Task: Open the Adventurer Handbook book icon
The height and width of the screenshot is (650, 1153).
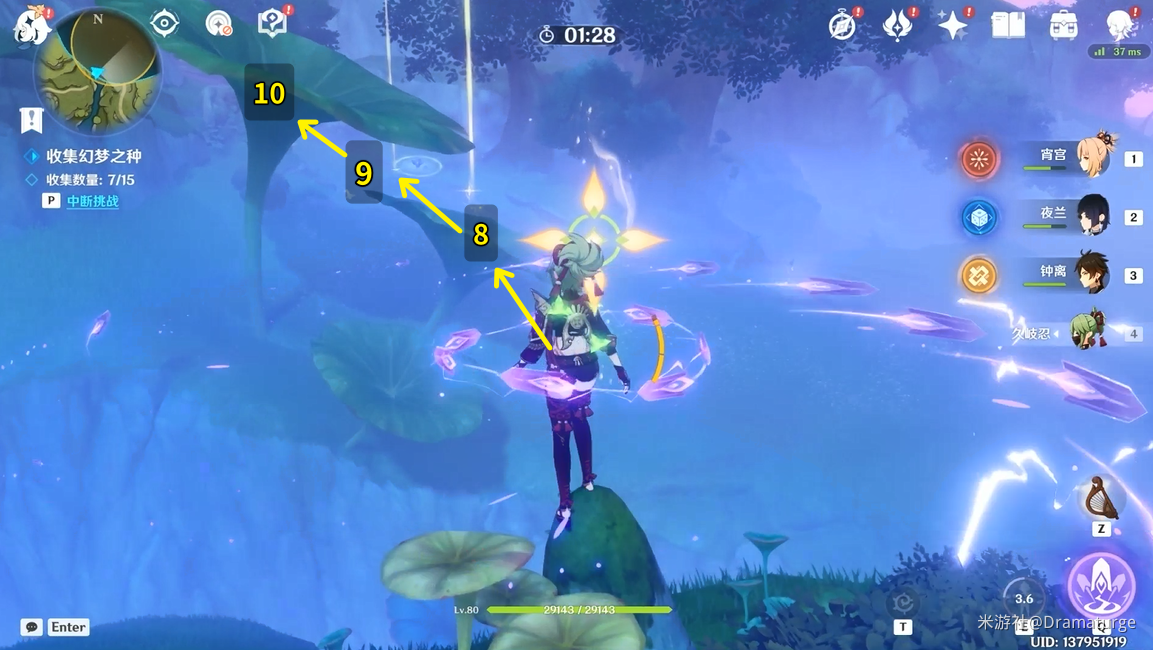Action: 1007,25
